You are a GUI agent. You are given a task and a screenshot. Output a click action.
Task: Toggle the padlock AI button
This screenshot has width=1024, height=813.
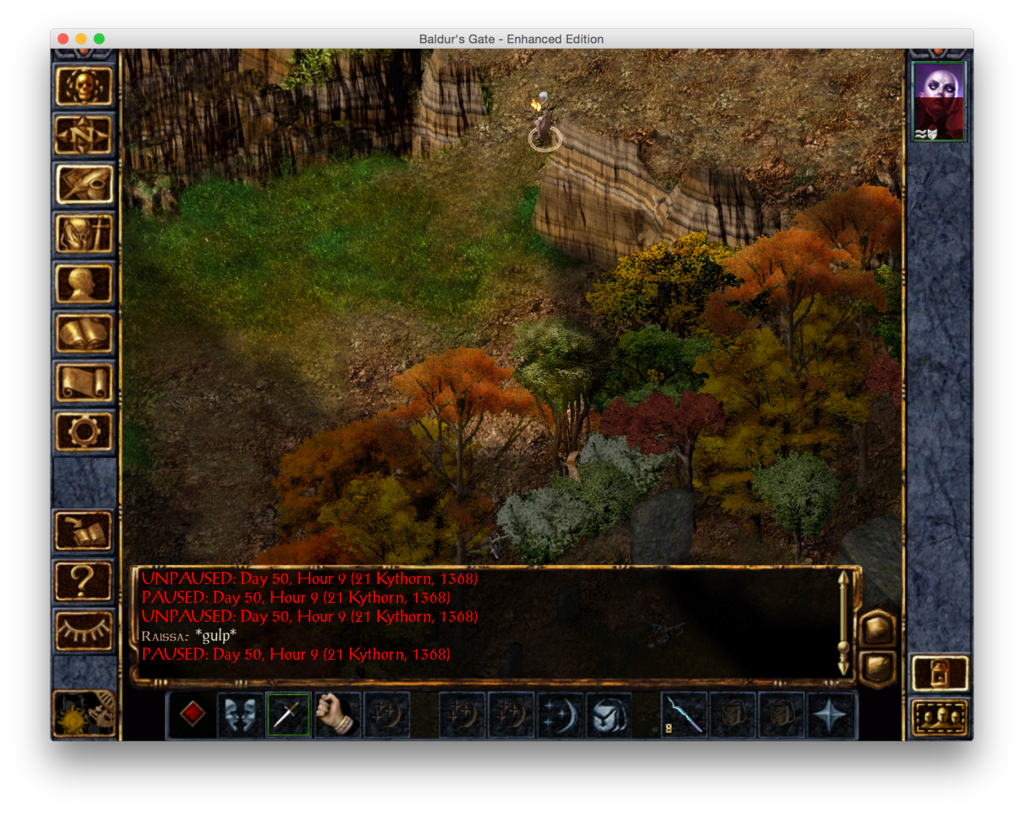click(x=939, y=673)
